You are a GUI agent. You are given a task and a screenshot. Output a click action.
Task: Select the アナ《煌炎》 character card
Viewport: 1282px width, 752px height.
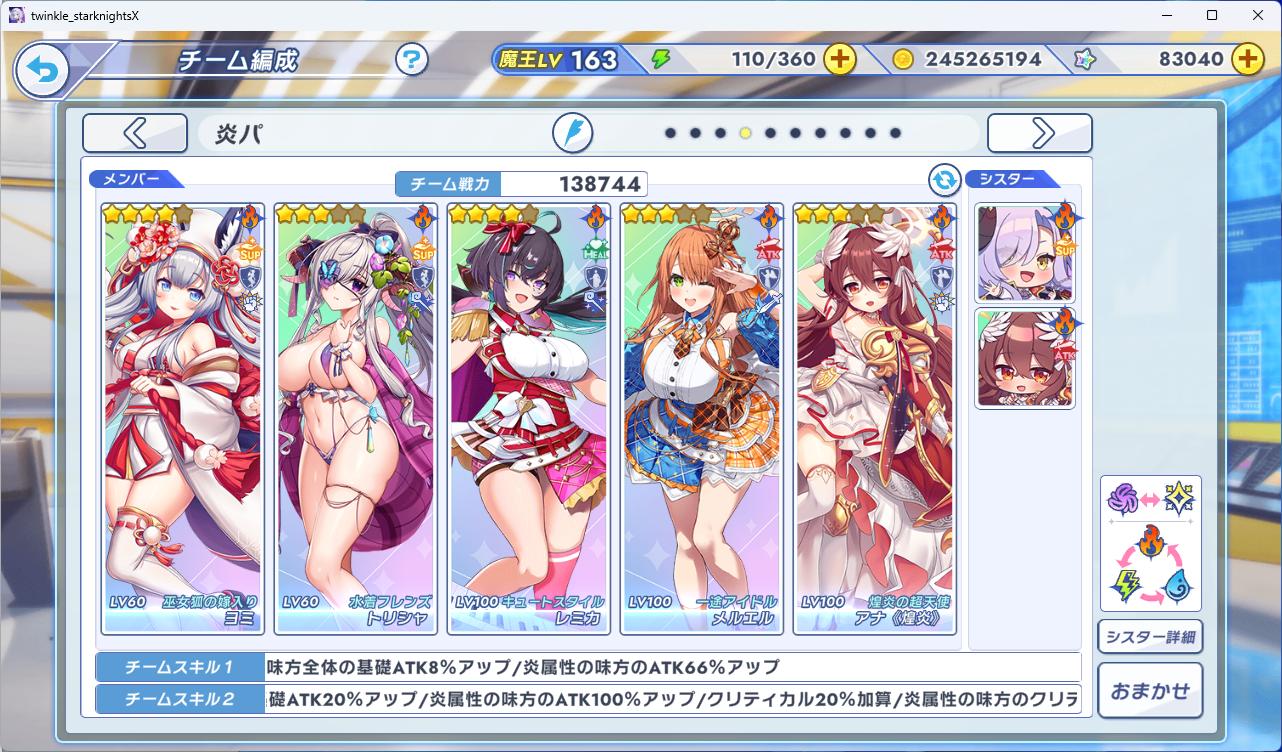pyautogui.click(x=875, y=418)
